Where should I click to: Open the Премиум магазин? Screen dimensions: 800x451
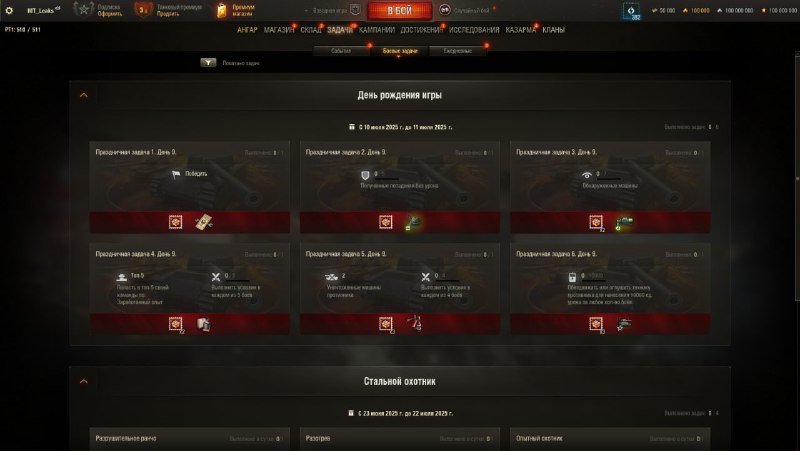tap(237, 11)
